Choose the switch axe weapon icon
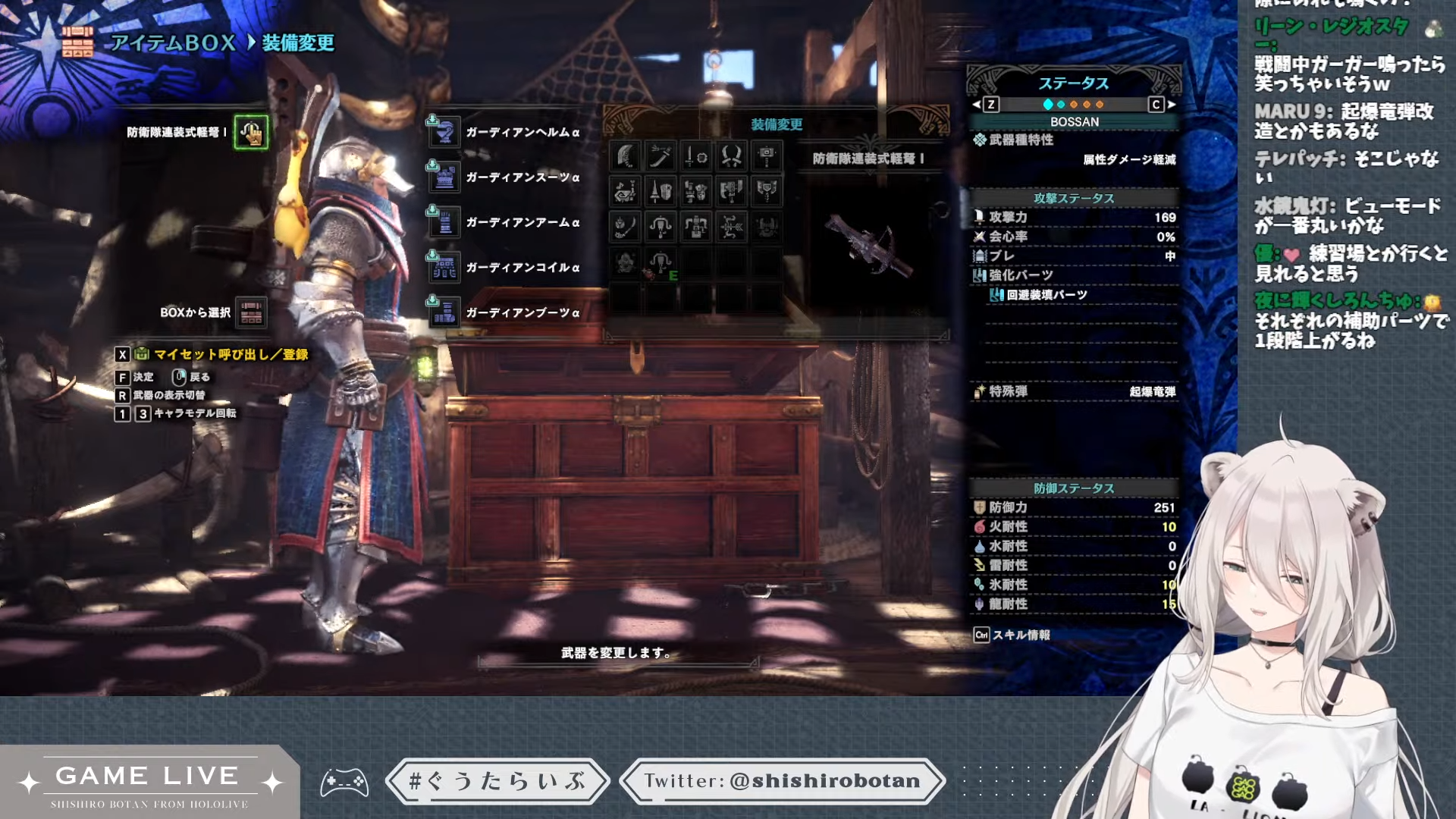Image resolution: width=1456 pixels, height=819 pixels. pyautogui.click(x=732, y=191)
